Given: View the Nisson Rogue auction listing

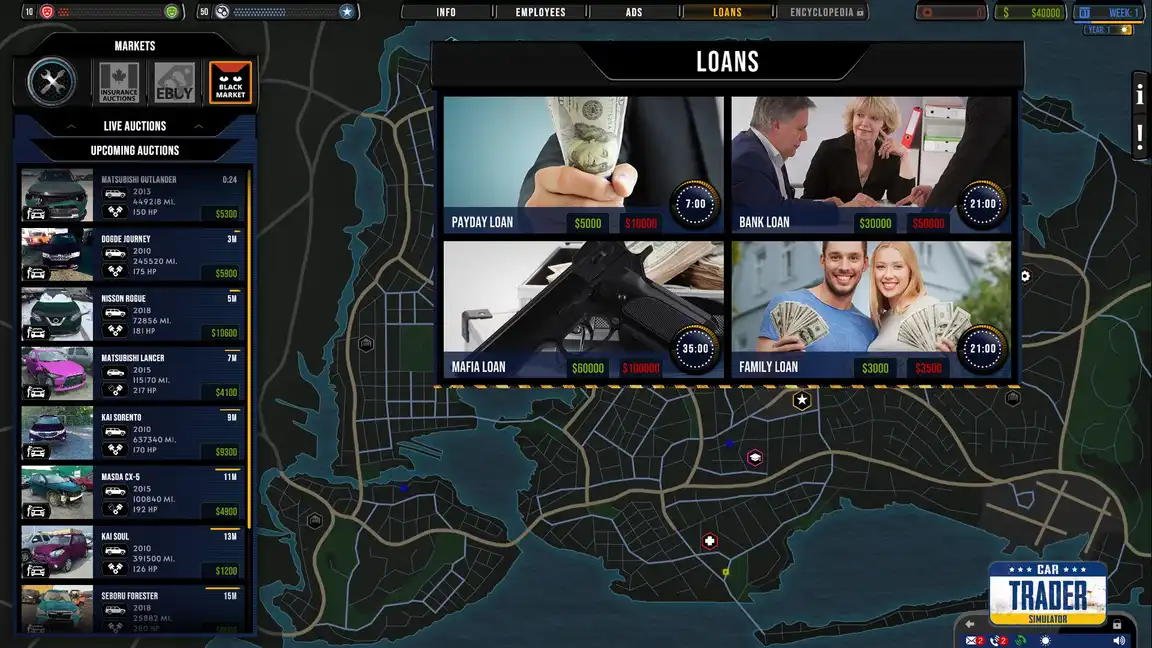Looking at the screenshot, I should [134, 315].
